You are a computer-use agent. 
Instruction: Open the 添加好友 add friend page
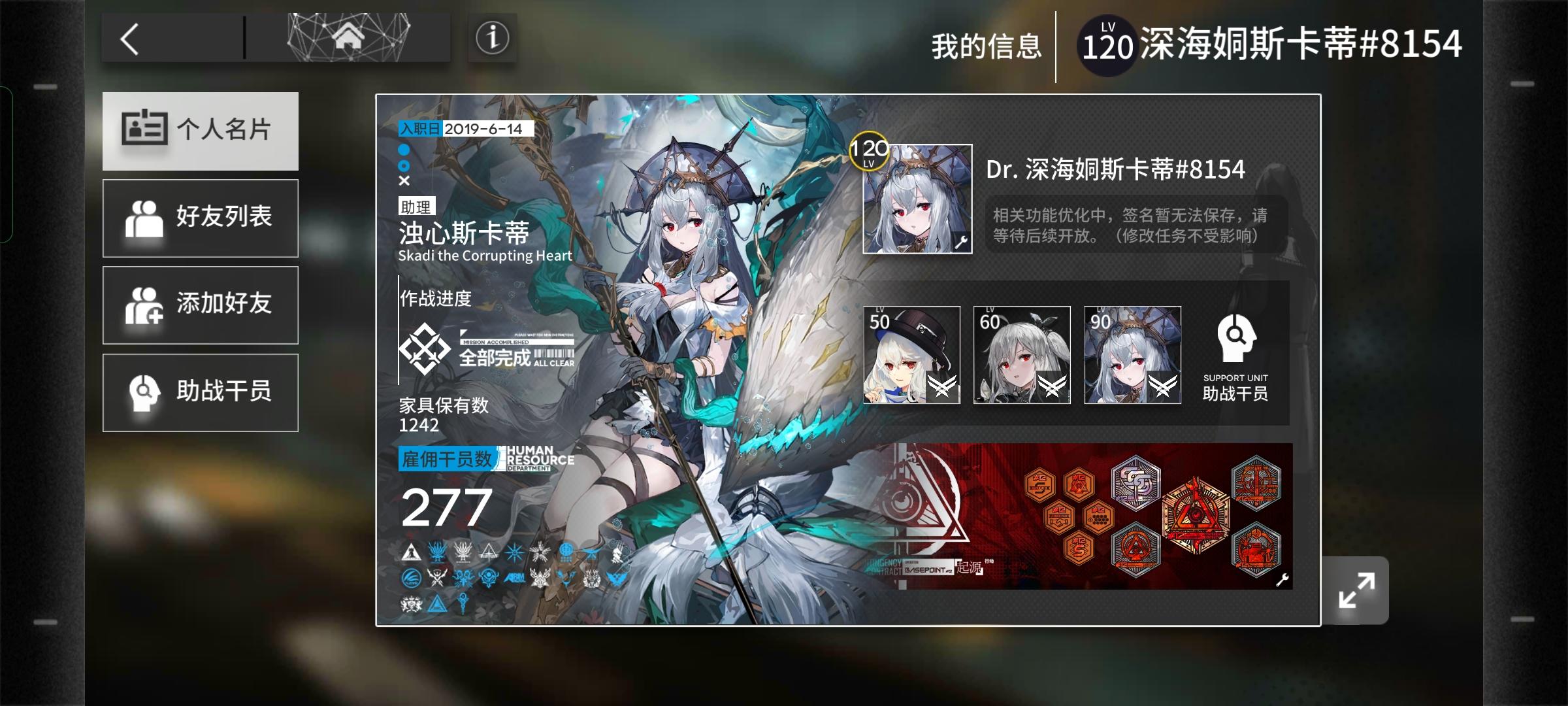click(x=199, y=305)
